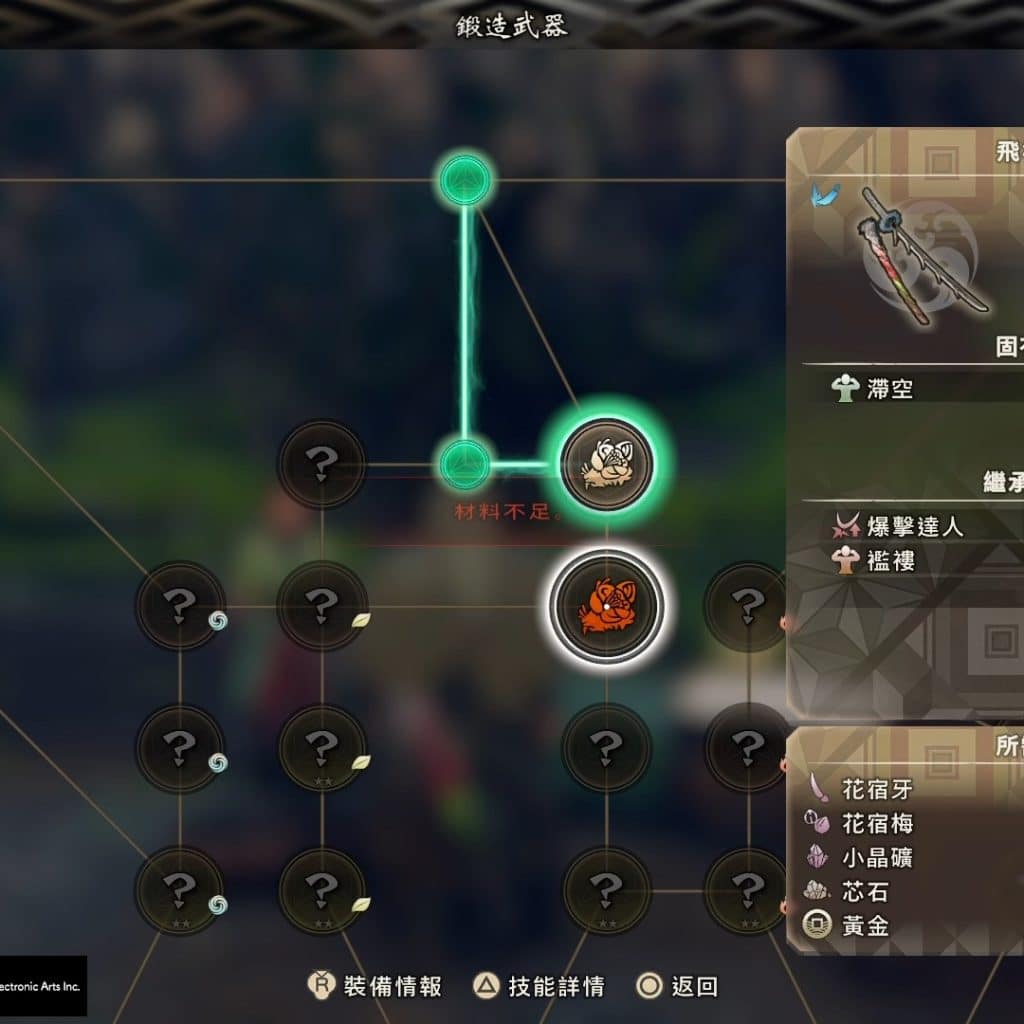Choose the beige creature node with green glow

pyautogui.click(x=606, y=464)
